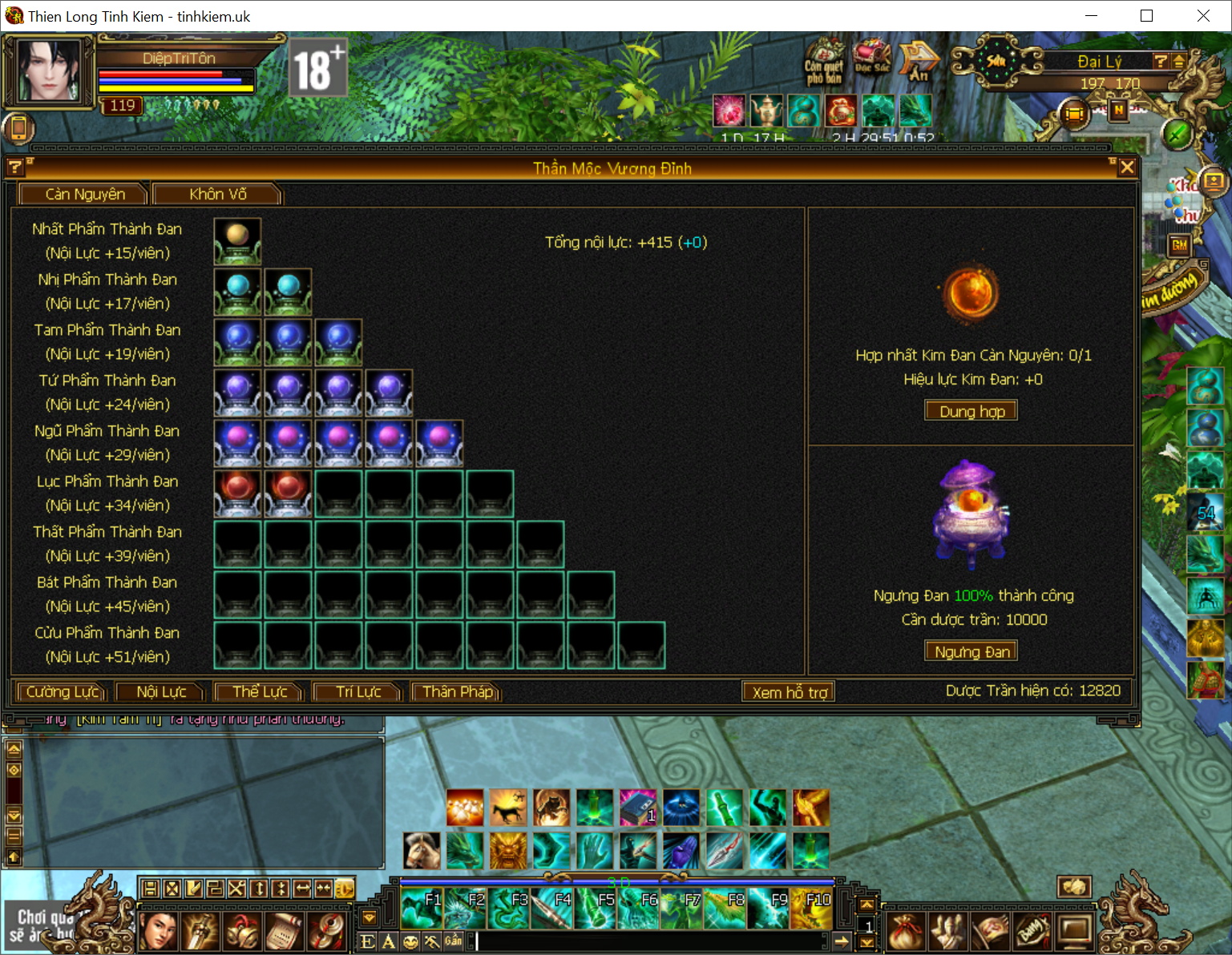Viewport: 1232px width, 955px height.
Task: Open Xem hỗ trợ help
Action: click(x=789, y=692)
